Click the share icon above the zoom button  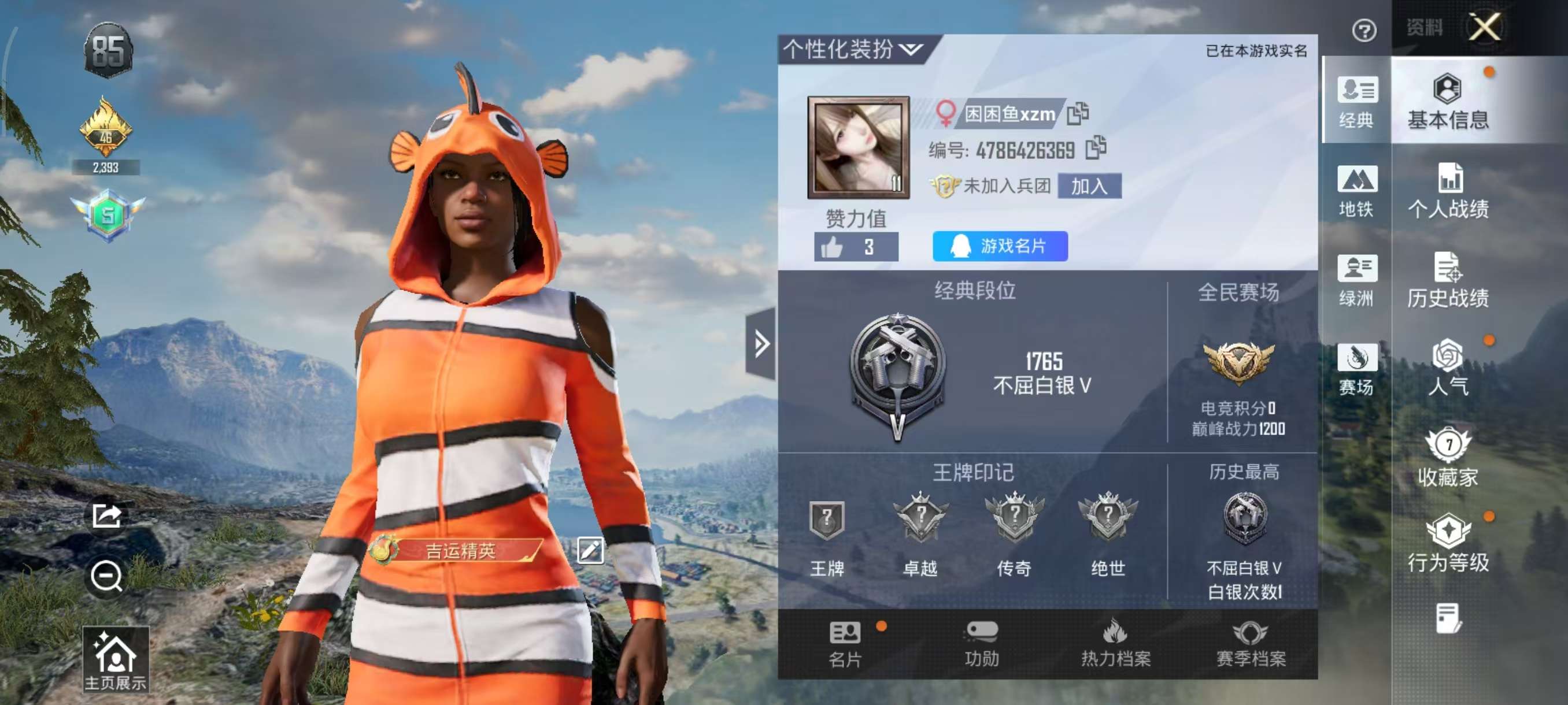(106, 515)
